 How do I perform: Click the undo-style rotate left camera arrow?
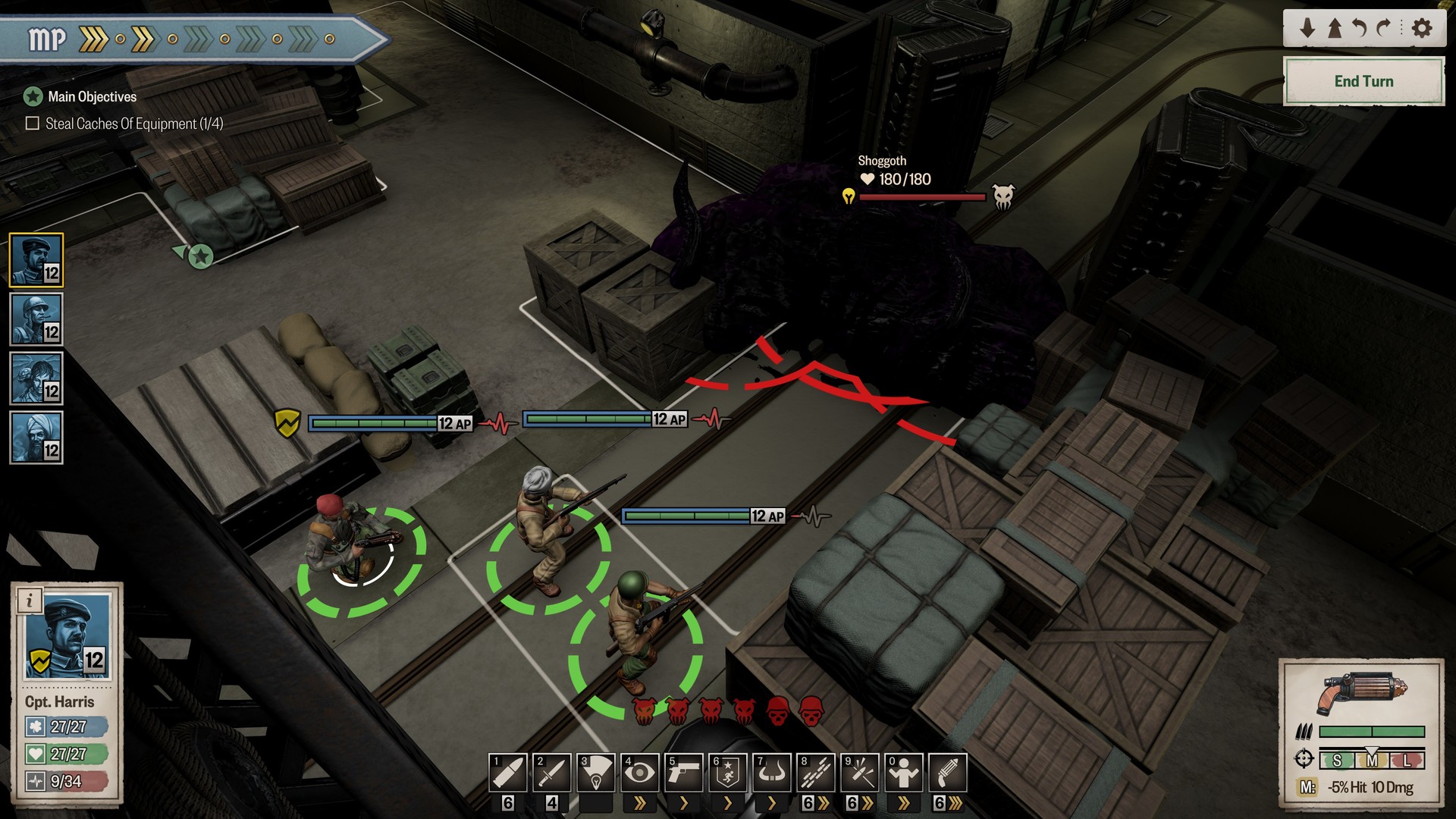[x=1361, y=27]
